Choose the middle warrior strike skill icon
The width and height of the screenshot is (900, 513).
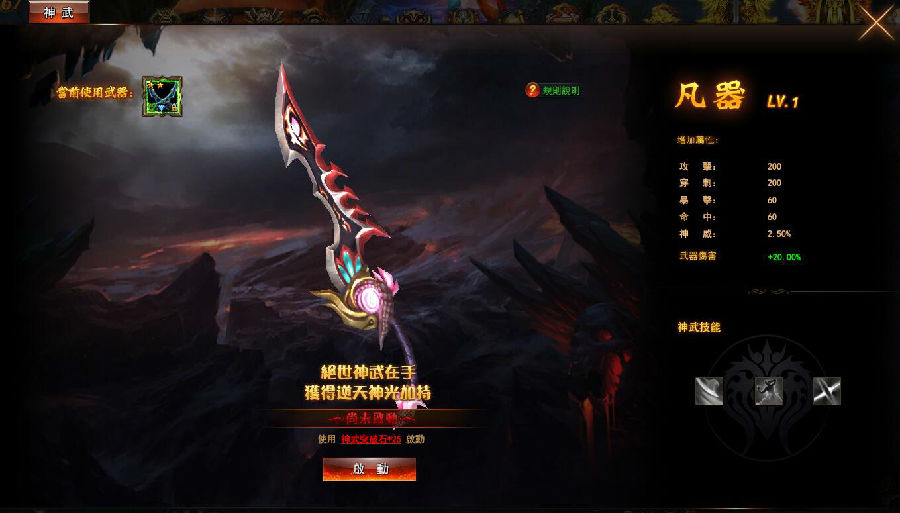(x=768, y=391)
